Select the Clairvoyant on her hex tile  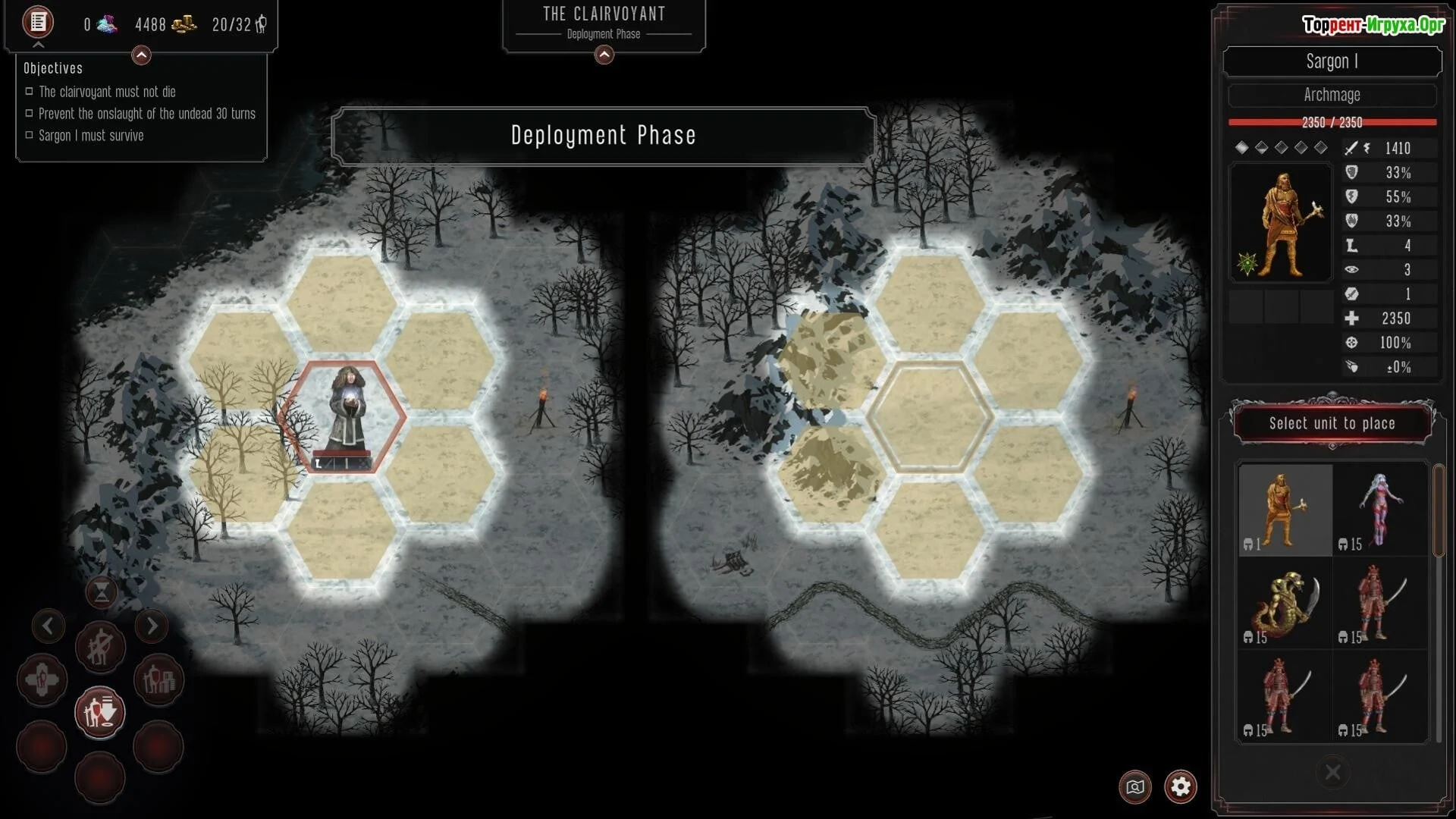[x=346, y=413]
